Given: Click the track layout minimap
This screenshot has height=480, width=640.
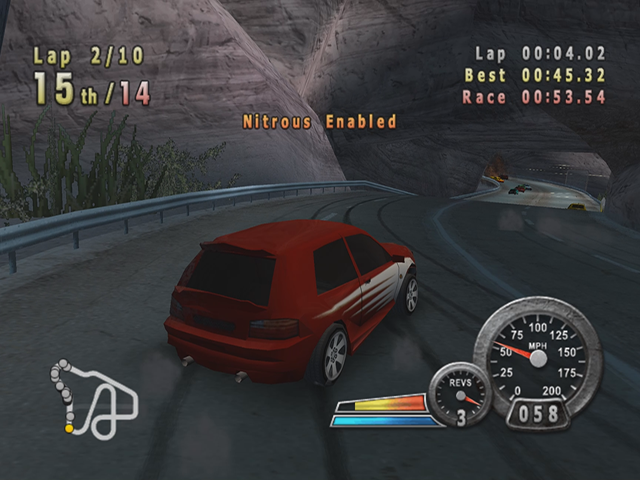Looking at the screenshot, I should (94, 401).
